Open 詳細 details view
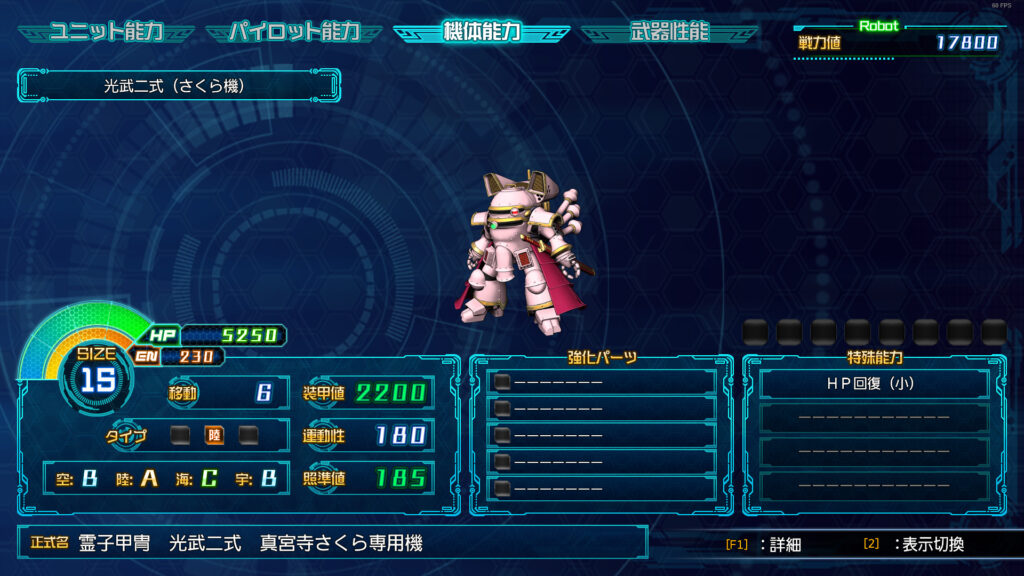This screenshot has width=1024, height=576. tap(764, 545)
